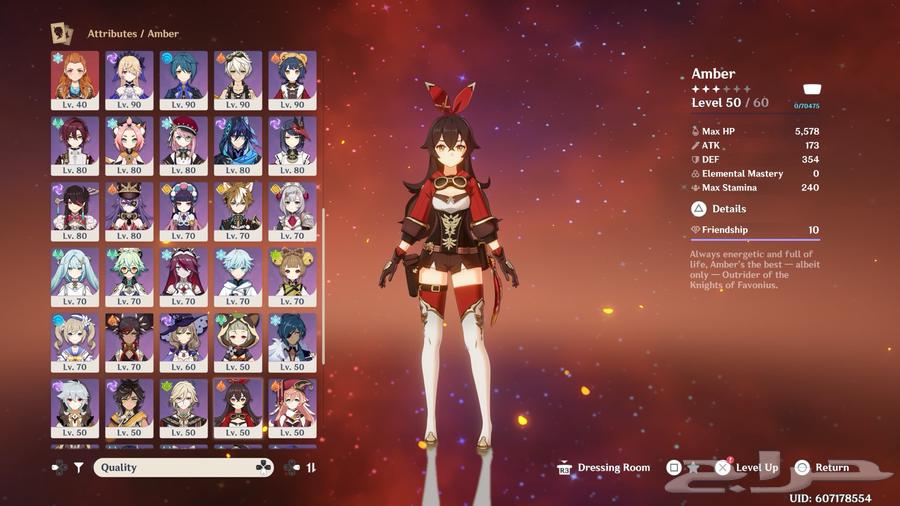Screen dimensions: 900x506
Task: Select Xingqiu's character portrait
Action: coord(184,80)
